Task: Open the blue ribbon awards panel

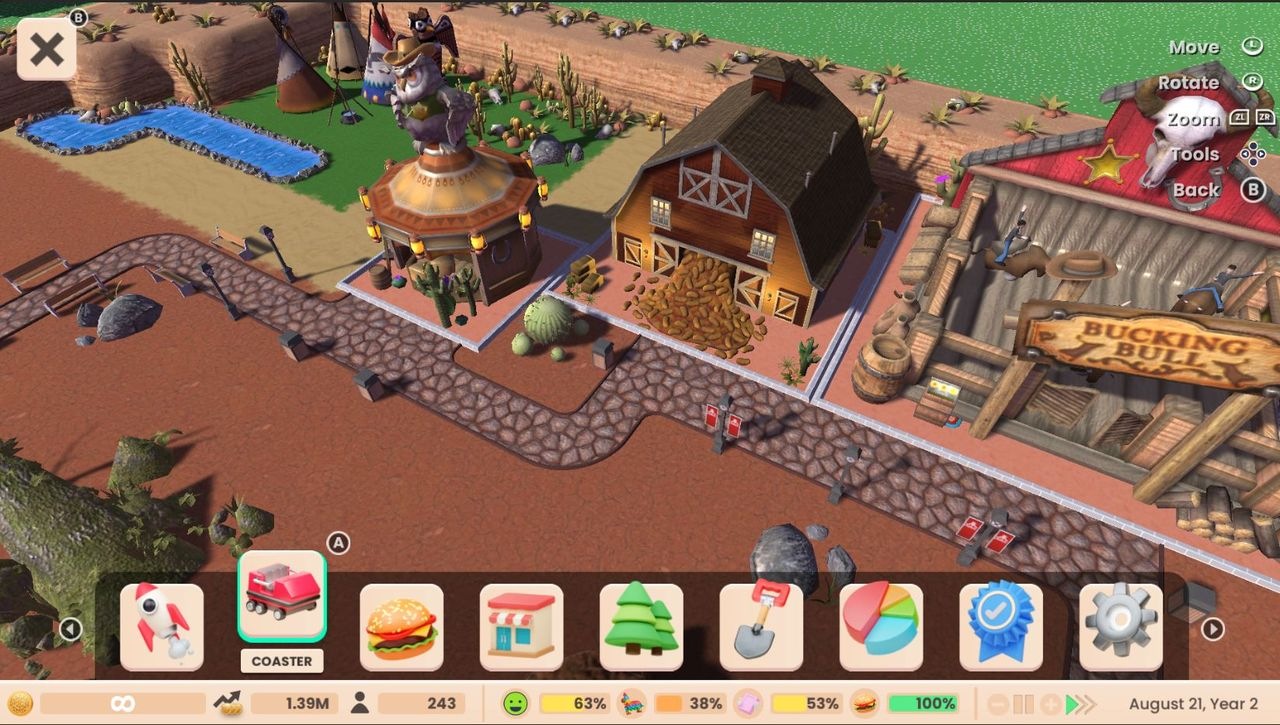Action: (x=1001, y=626)
